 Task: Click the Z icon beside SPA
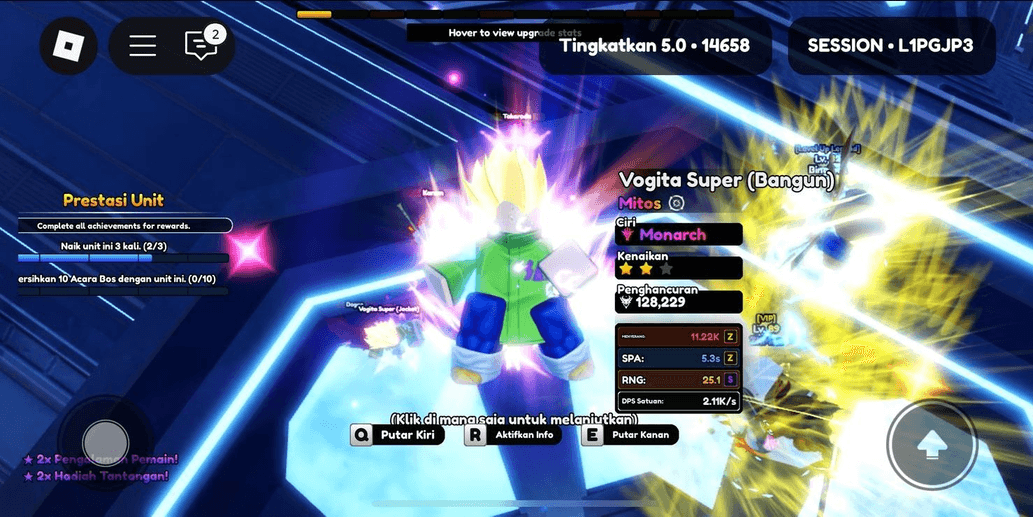[730, 358]
